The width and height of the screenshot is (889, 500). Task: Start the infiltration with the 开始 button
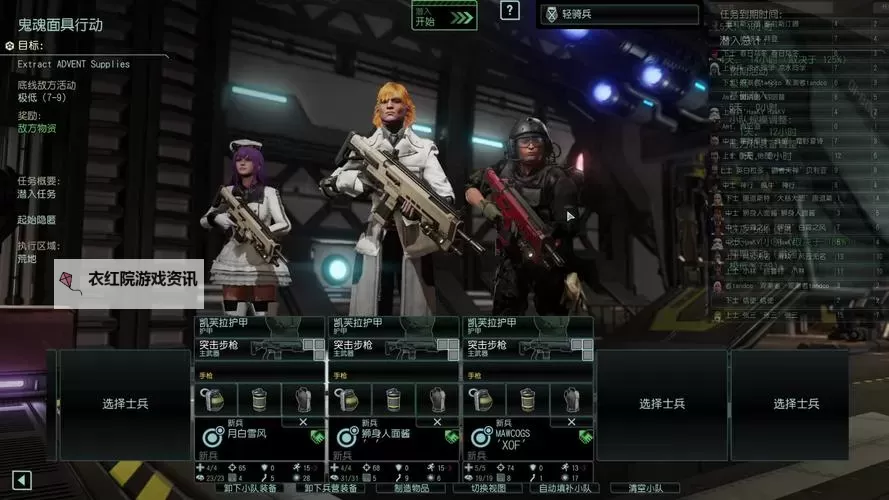click(443, 16)
